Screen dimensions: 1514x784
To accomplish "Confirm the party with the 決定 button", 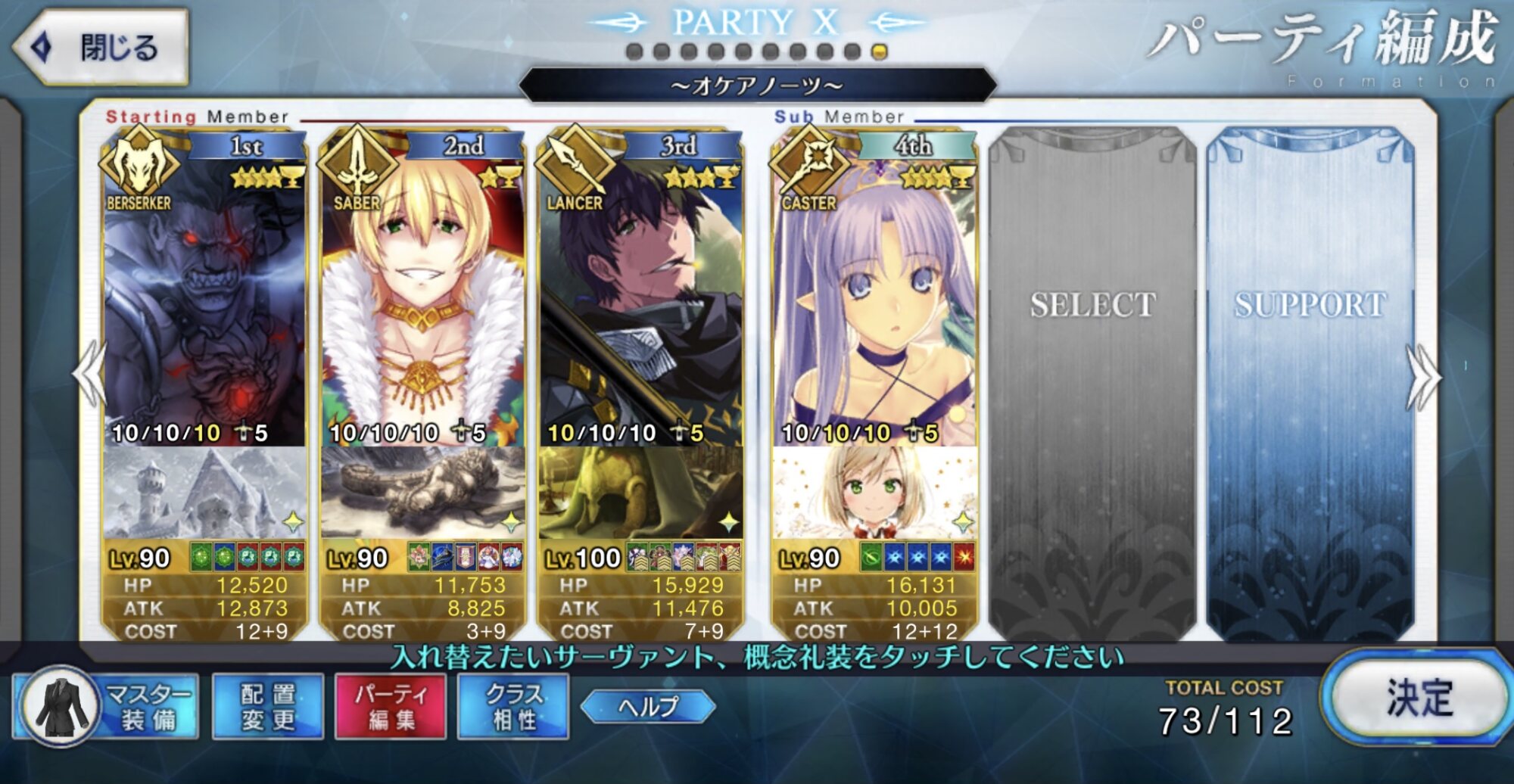I will (1416, 697).
